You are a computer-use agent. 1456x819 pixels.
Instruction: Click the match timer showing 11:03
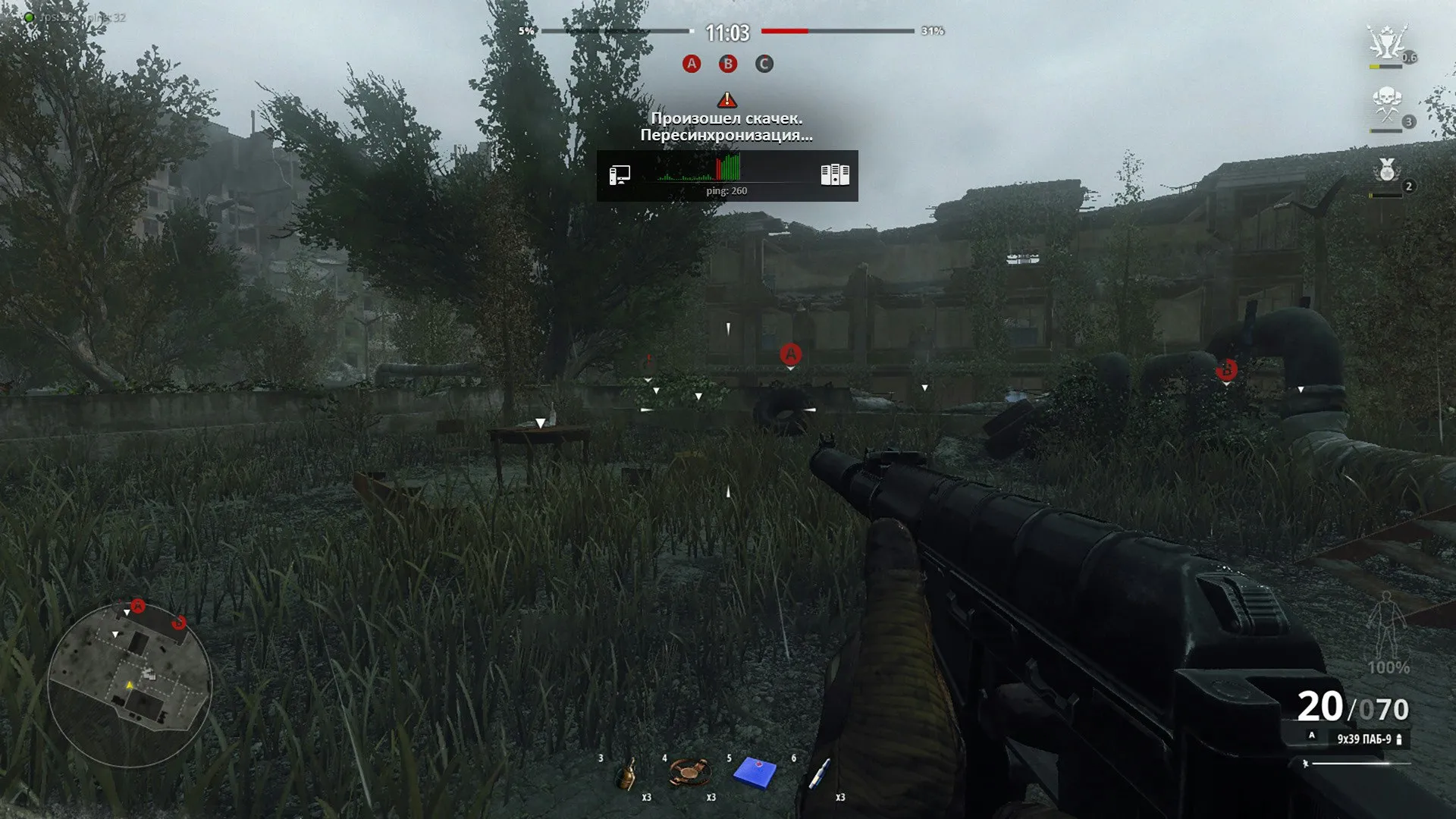click(x=726, y=33)
